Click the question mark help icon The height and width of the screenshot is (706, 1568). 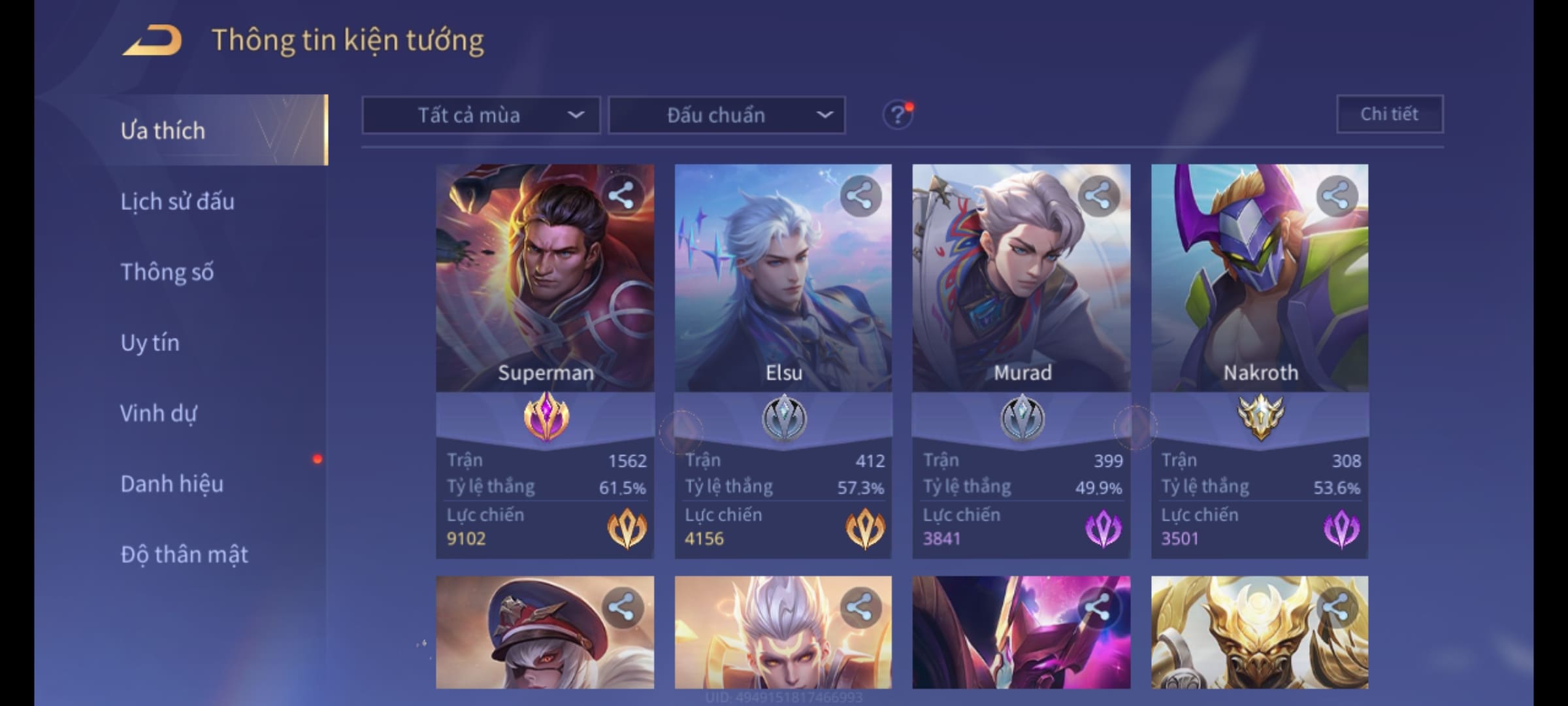[897, 116]
